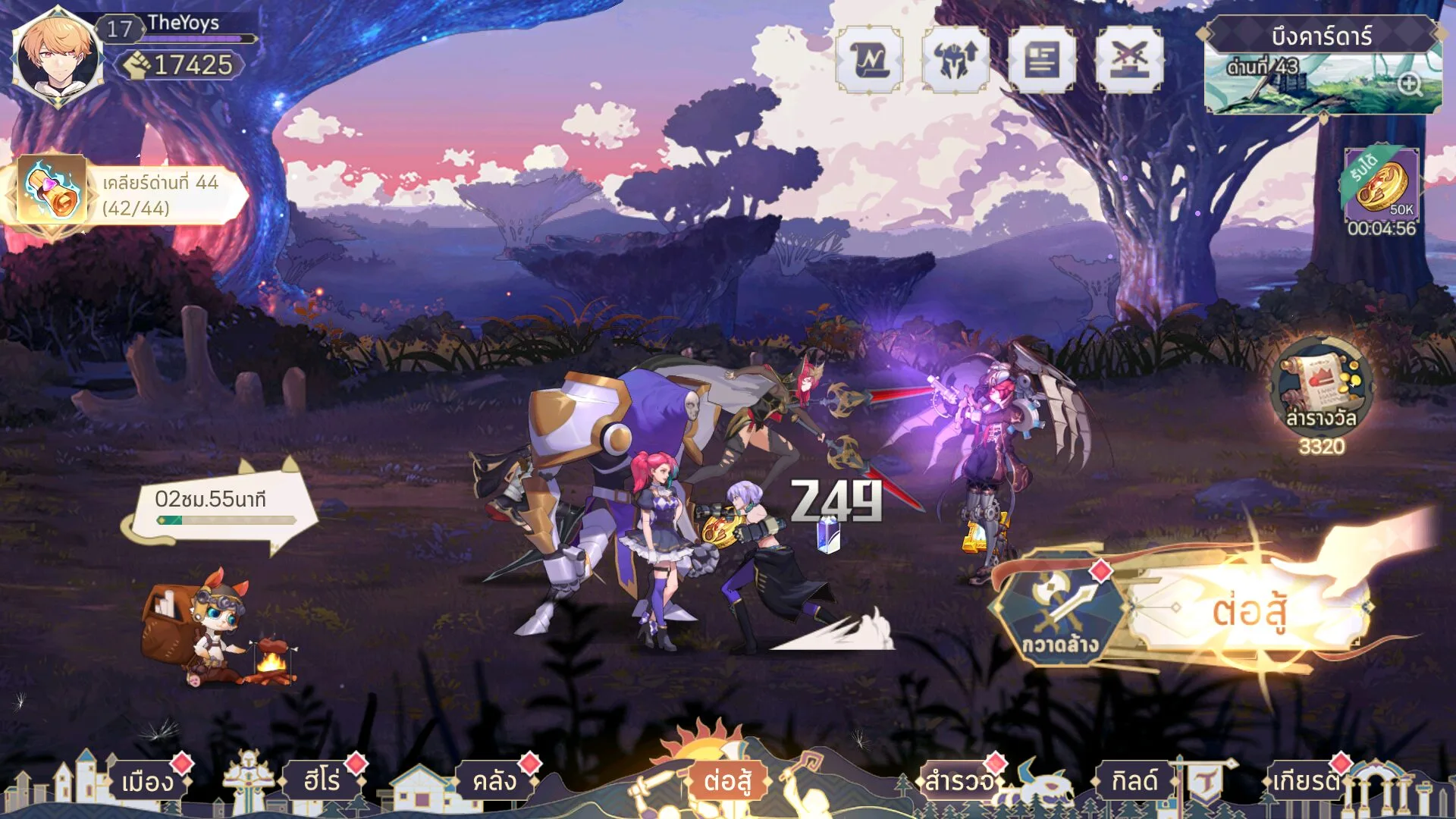This screenshot has height=819, width=1456.
Task: Switch to the กิลด์ guild tab
Action: point(1134,781)
